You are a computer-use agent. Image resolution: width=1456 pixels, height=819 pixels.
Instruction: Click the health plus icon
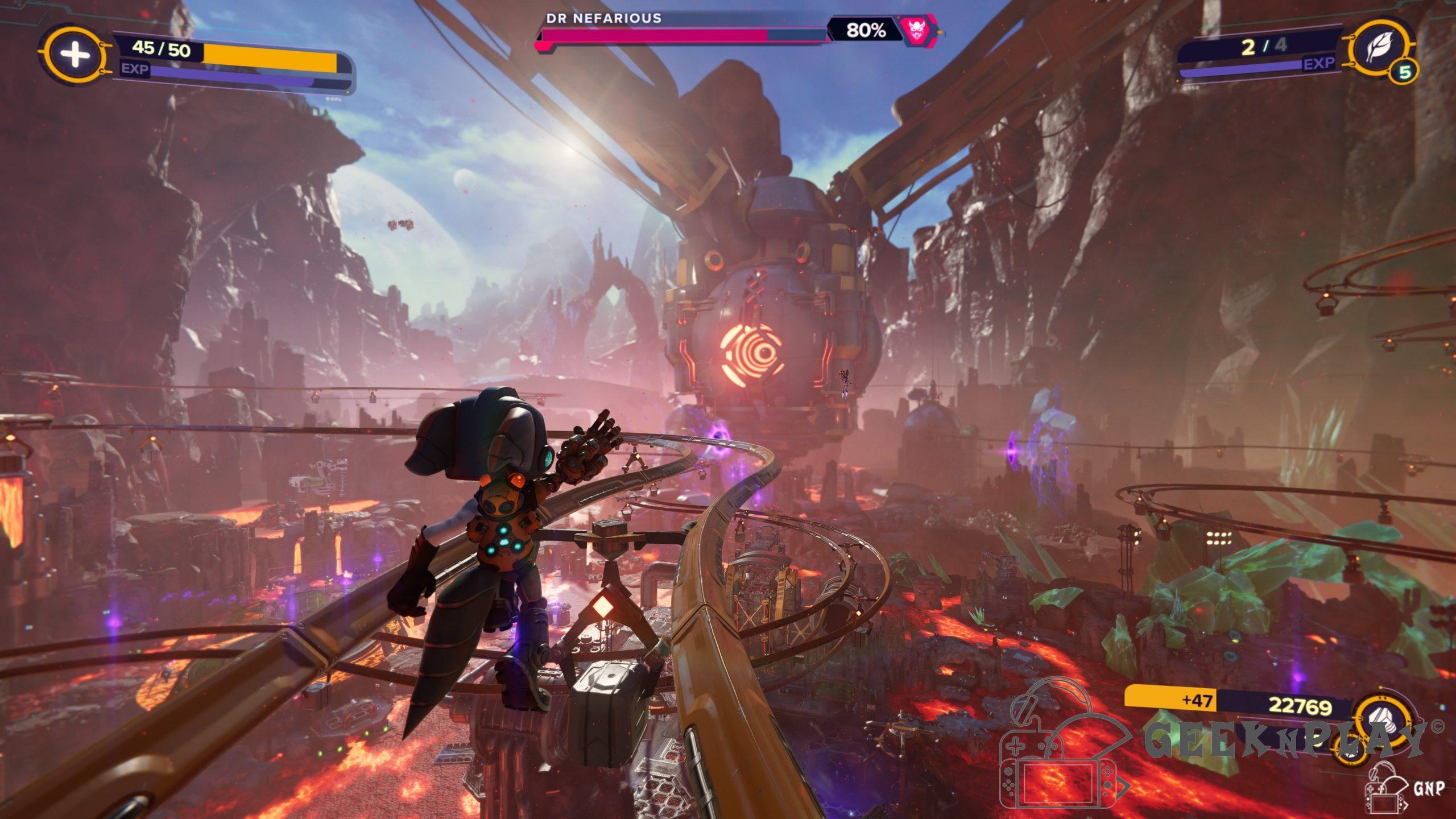click(x=75, y=55)
